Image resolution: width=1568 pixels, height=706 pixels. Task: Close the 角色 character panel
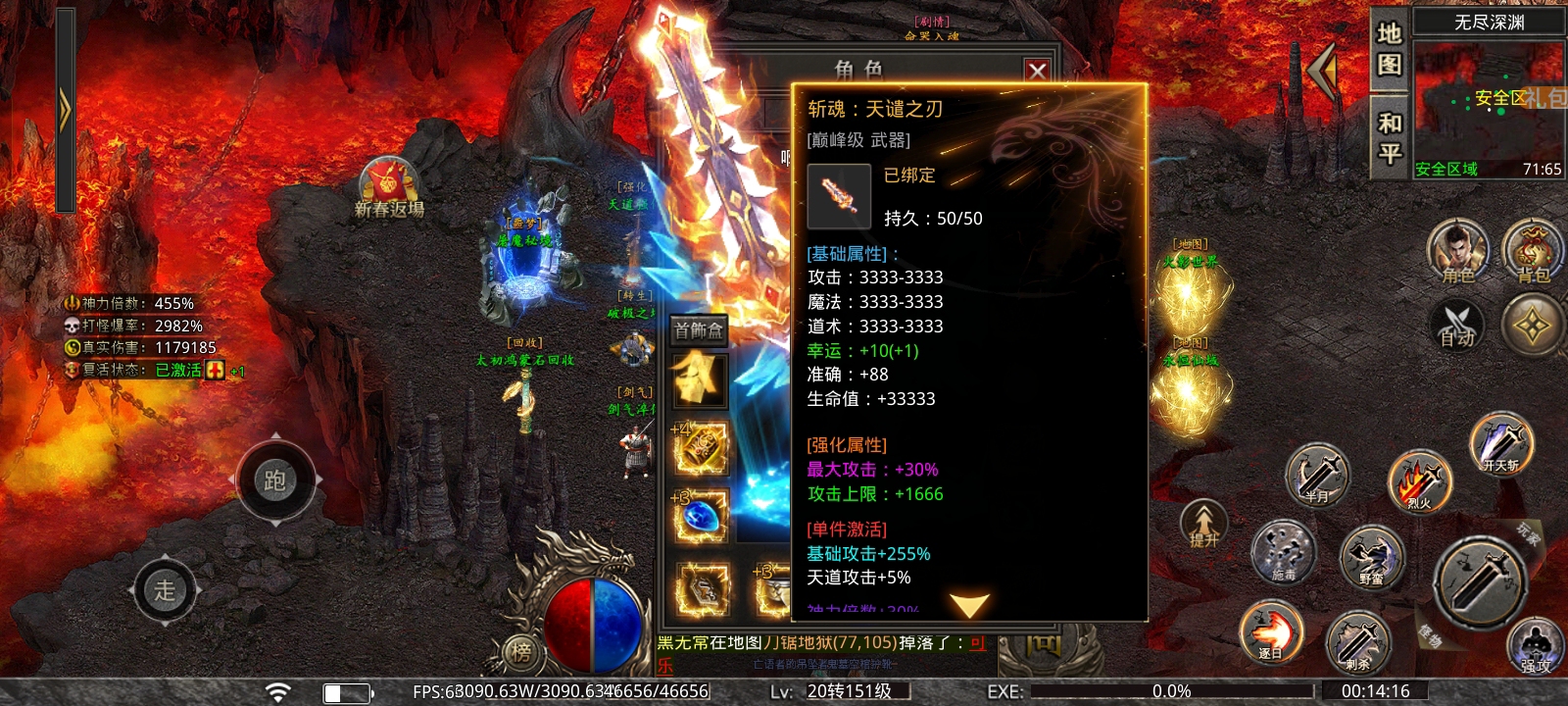(x=1037, y=71)
